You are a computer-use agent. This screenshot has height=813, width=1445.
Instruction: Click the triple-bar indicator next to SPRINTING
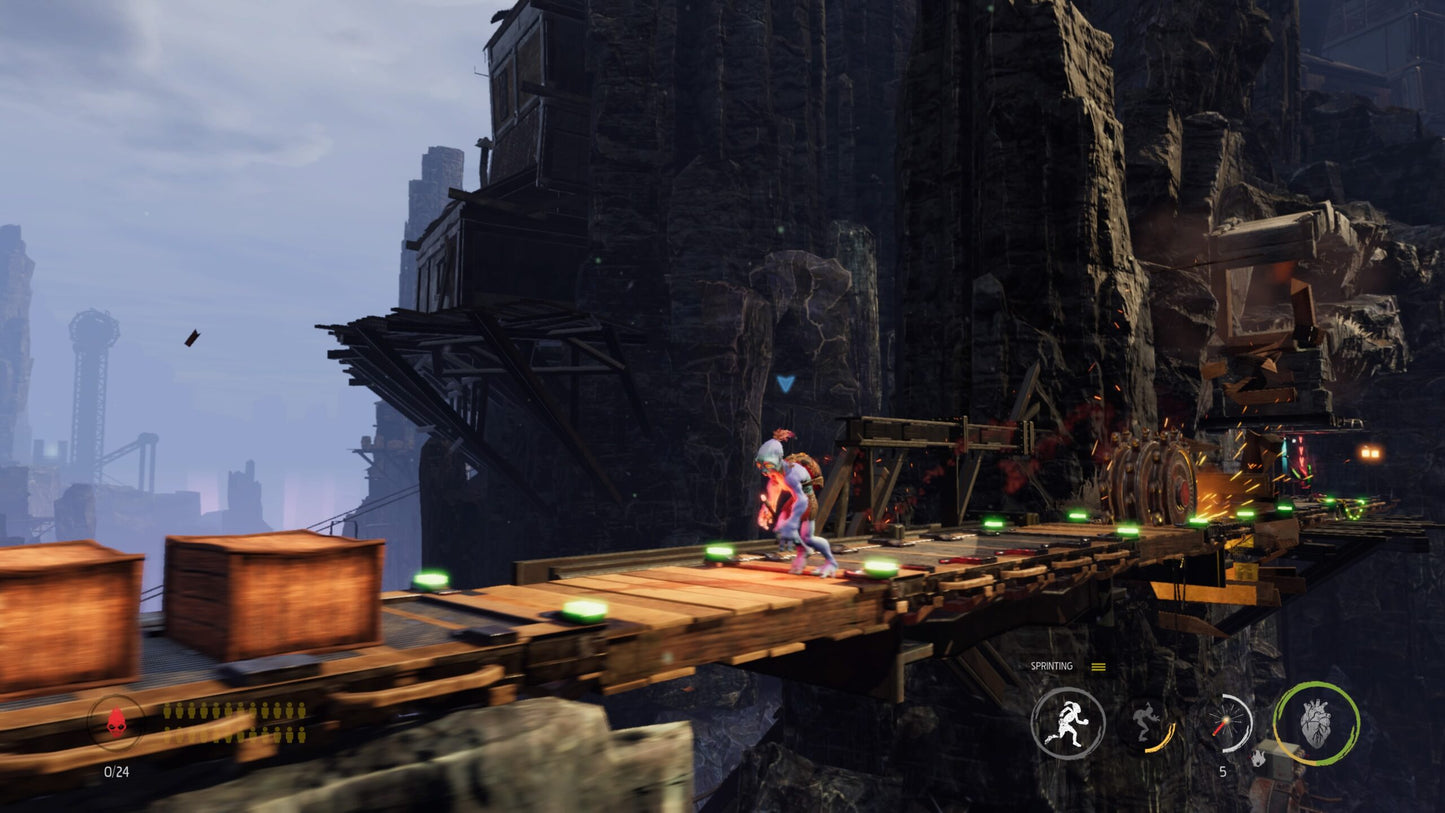tap(1097, 665)
